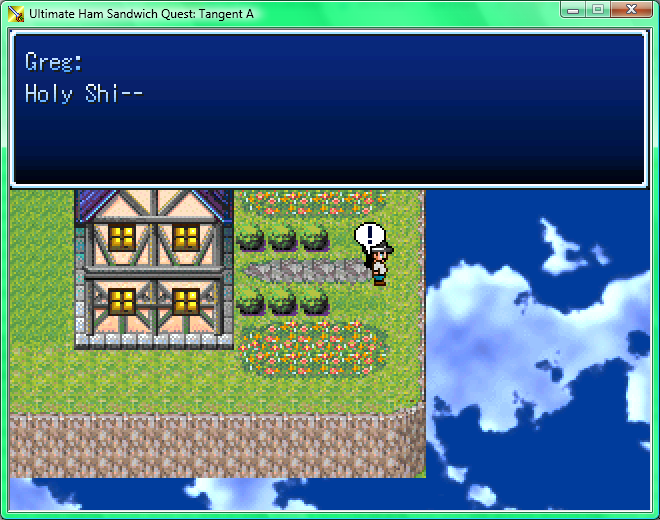Screen dimensions: 660x520
Task: Maximize the game window
Action: click(598, 9)
